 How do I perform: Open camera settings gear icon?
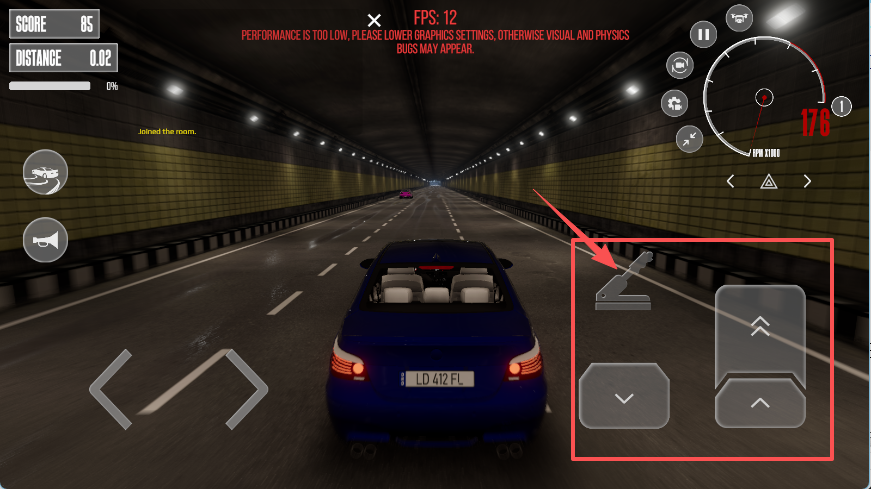675,103
